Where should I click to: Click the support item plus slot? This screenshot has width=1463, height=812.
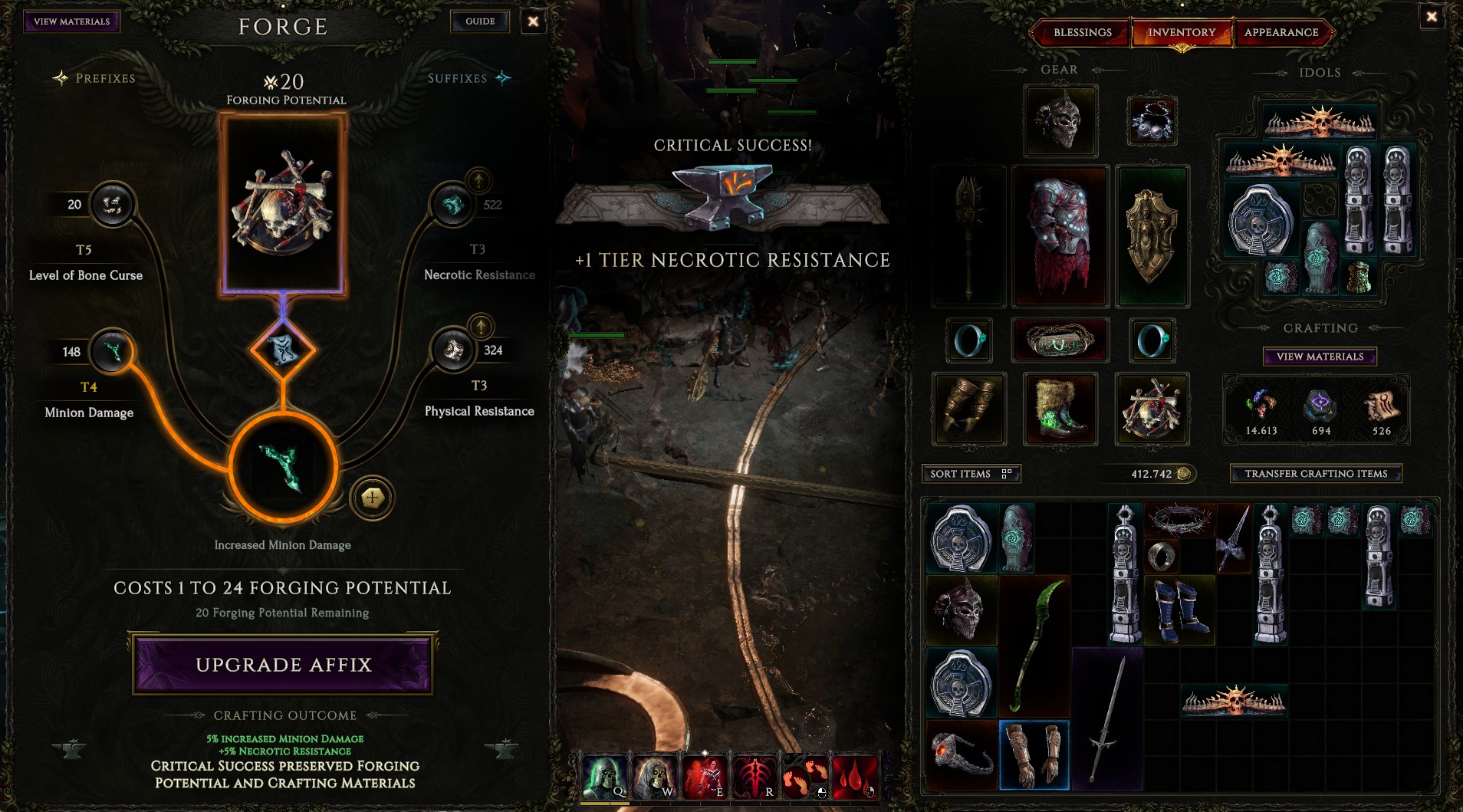[373, 498]
